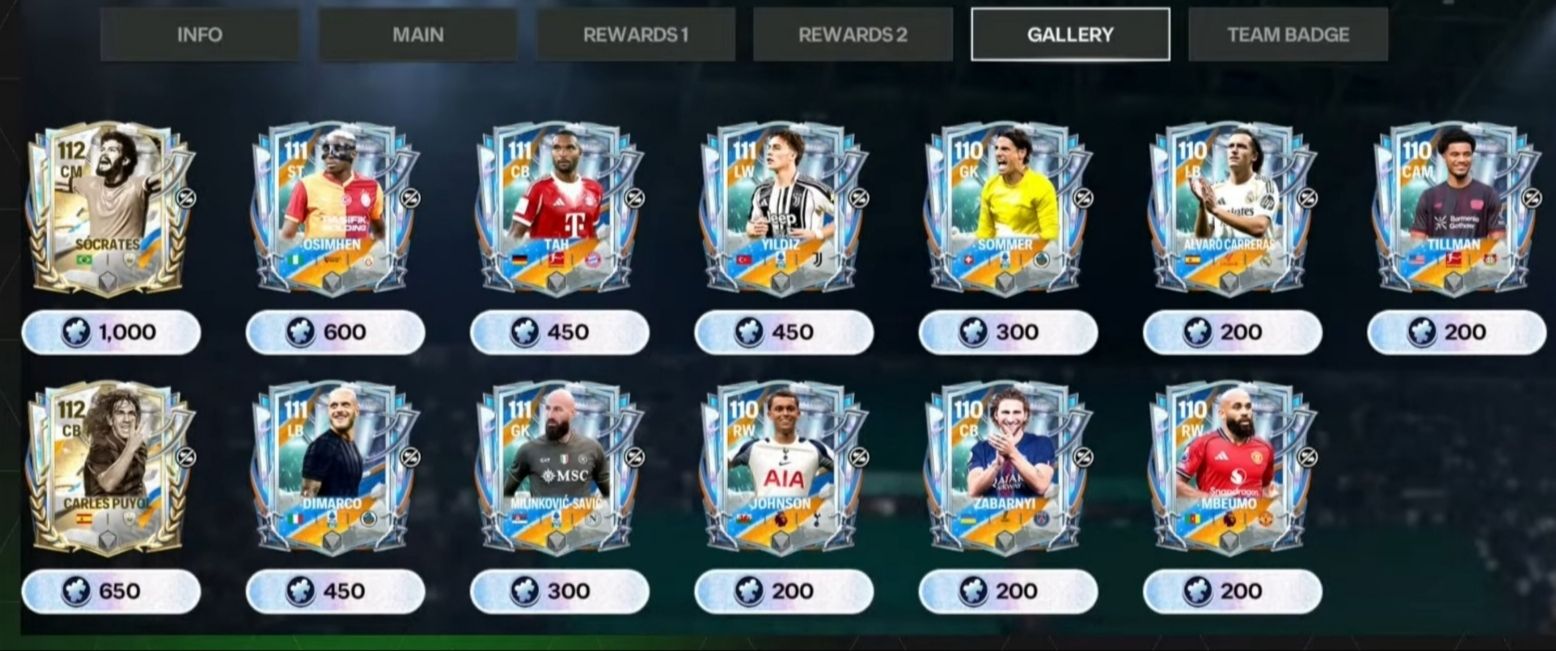View the Tah centre-back card

(559, 208)
